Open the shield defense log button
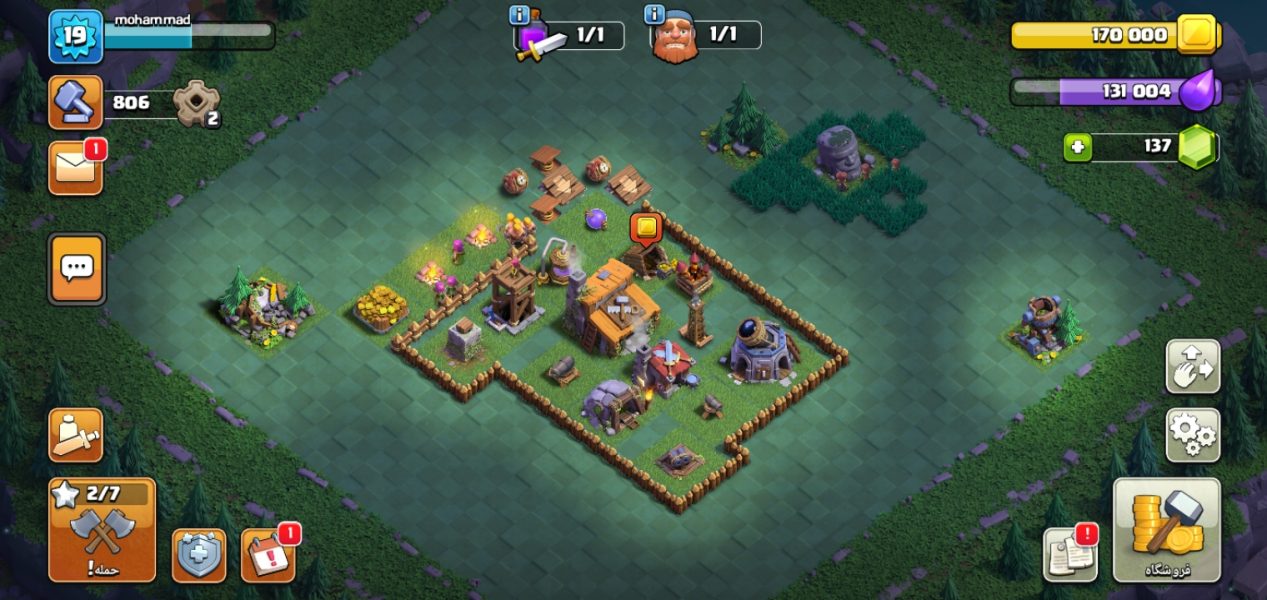This screenshot has height=600, width=1267. point(199,555)
